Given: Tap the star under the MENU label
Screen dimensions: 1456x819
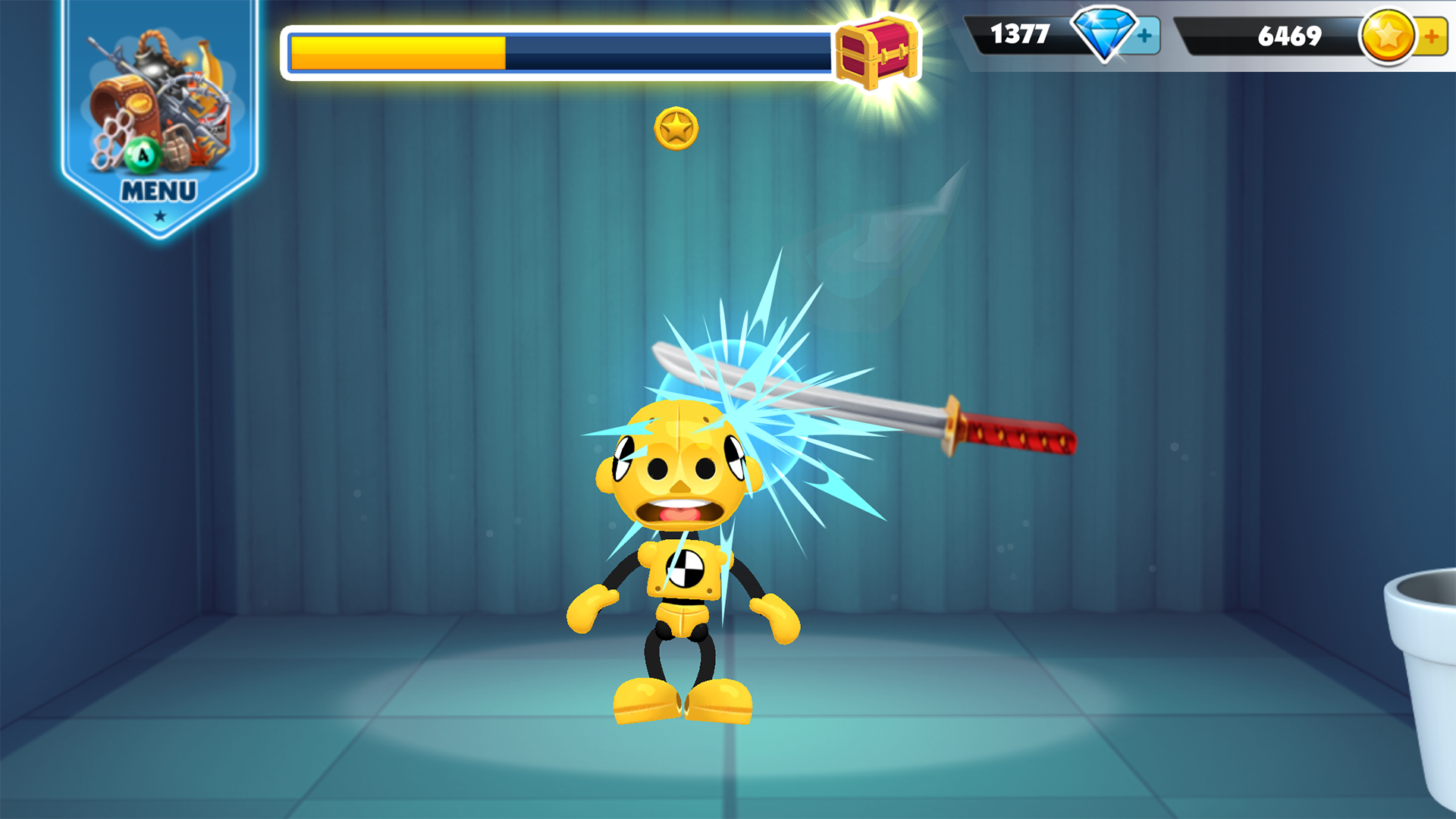Looking at the screenshot, I should click(158, 215).
